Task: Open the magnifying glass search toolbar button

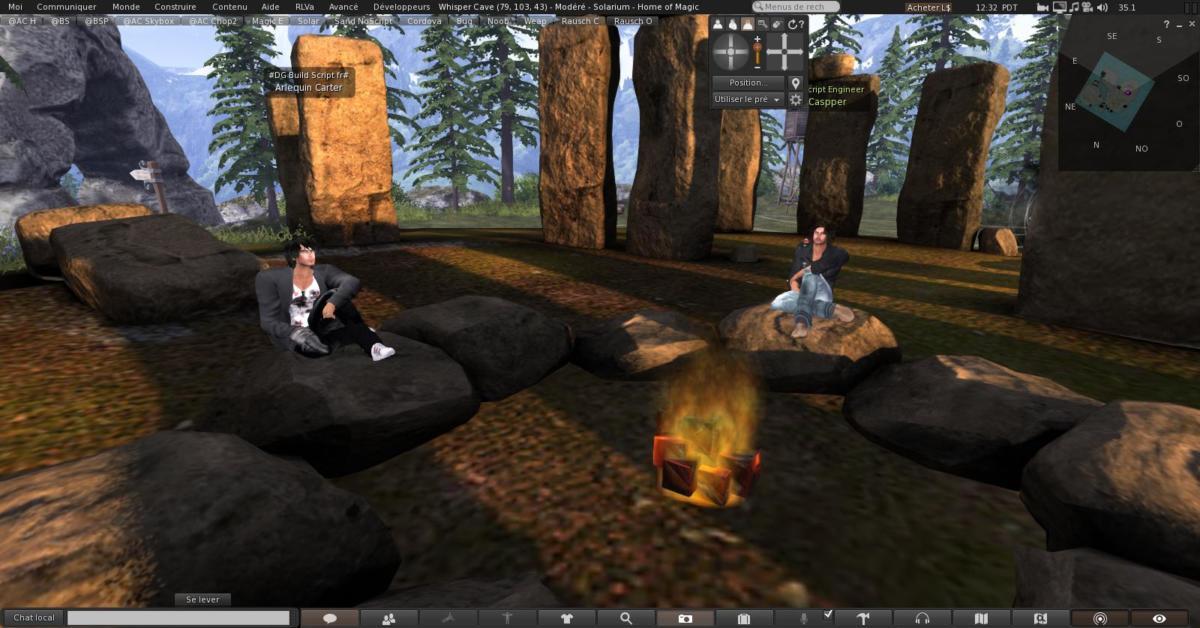Action: 626,619
